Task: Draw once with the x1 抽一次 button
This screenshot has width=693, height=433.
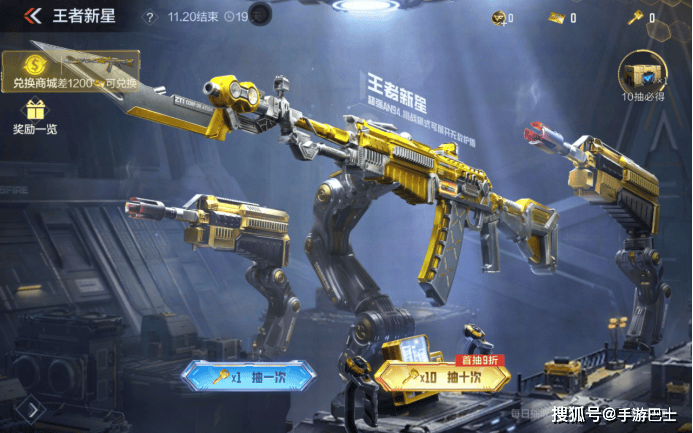Action: 248,378
